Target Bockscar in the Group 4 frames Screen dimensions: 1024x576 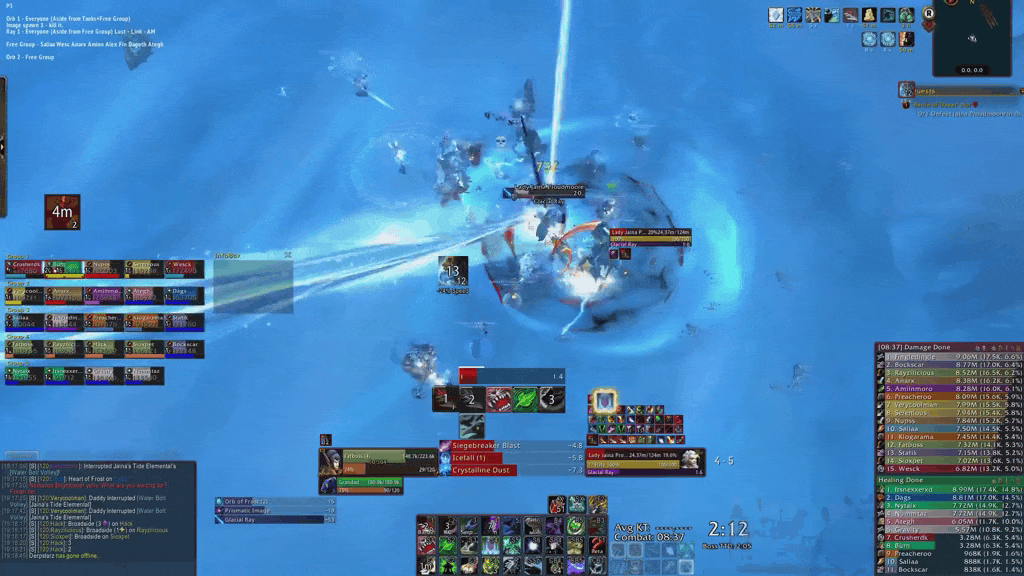coord(184,349)
